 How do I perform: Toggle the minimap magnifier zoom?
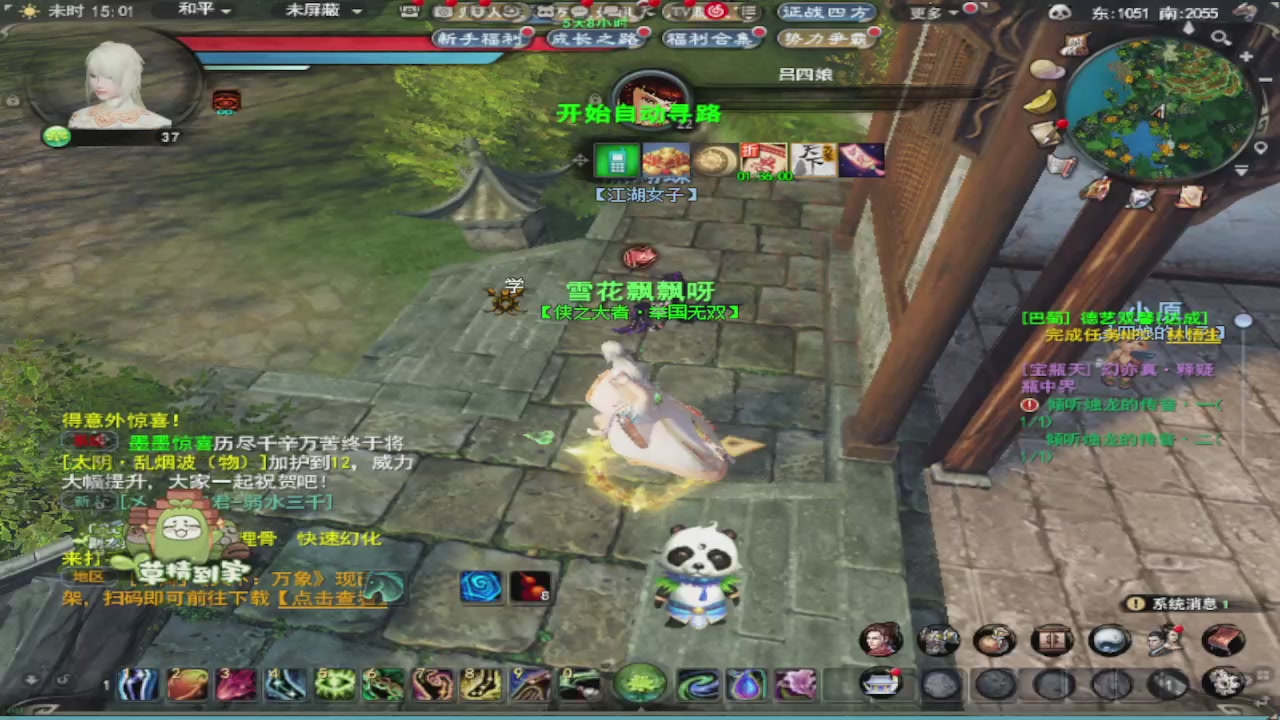tap(1221, 38)
